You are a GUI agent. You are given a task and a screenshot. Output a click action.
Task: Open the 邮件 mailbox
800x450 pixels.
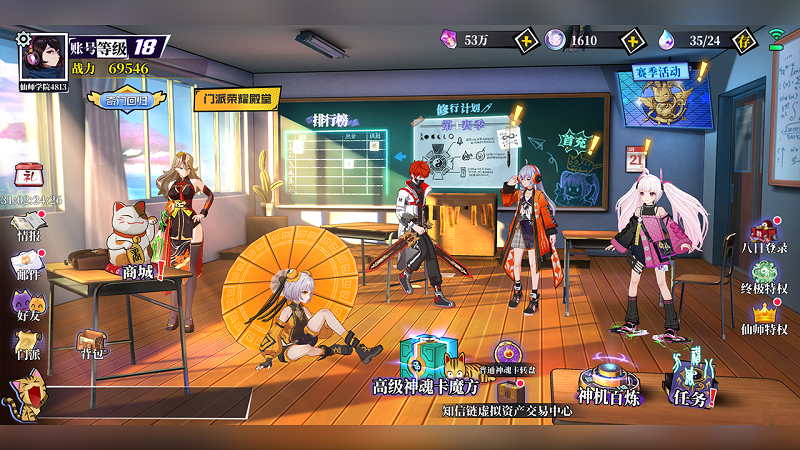click(27, 263)
